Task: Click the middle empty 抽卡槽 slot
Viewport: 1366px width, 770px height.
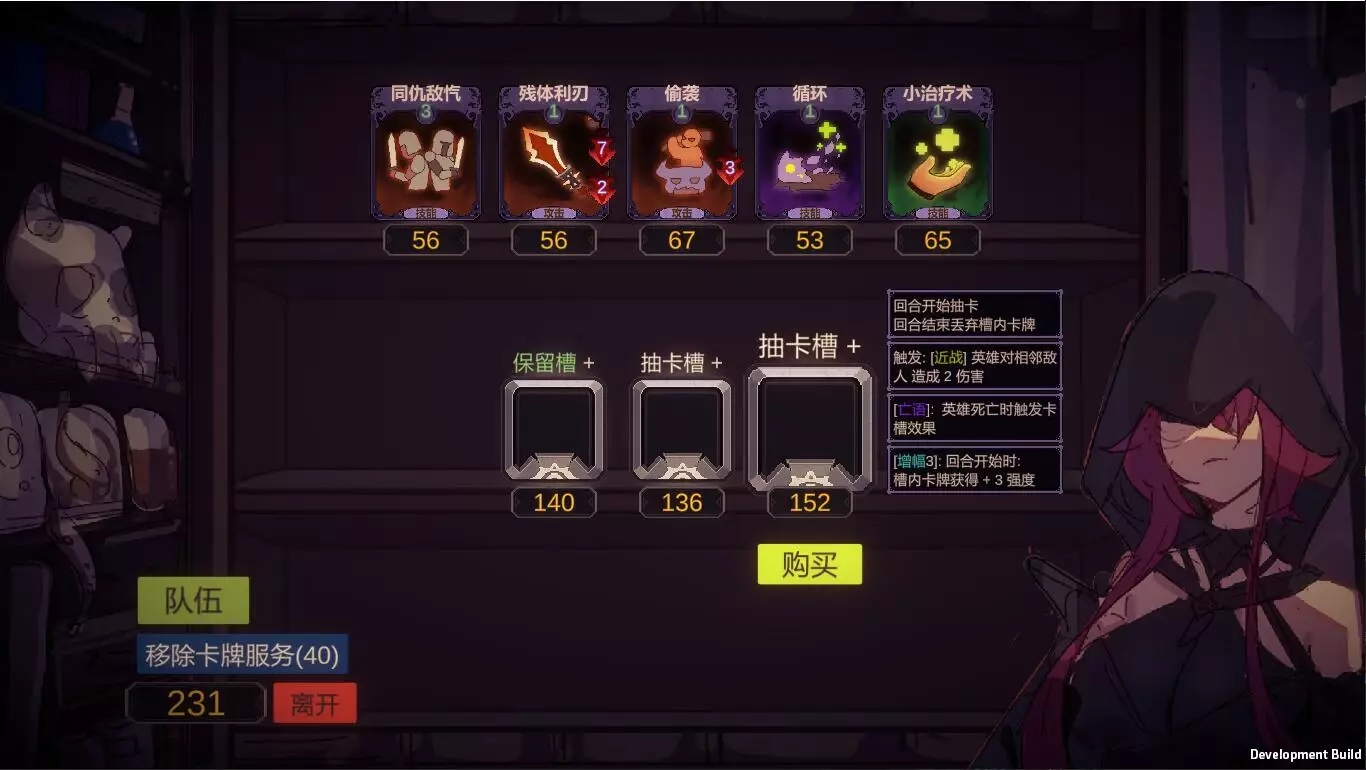Action: tap(681, 430)
